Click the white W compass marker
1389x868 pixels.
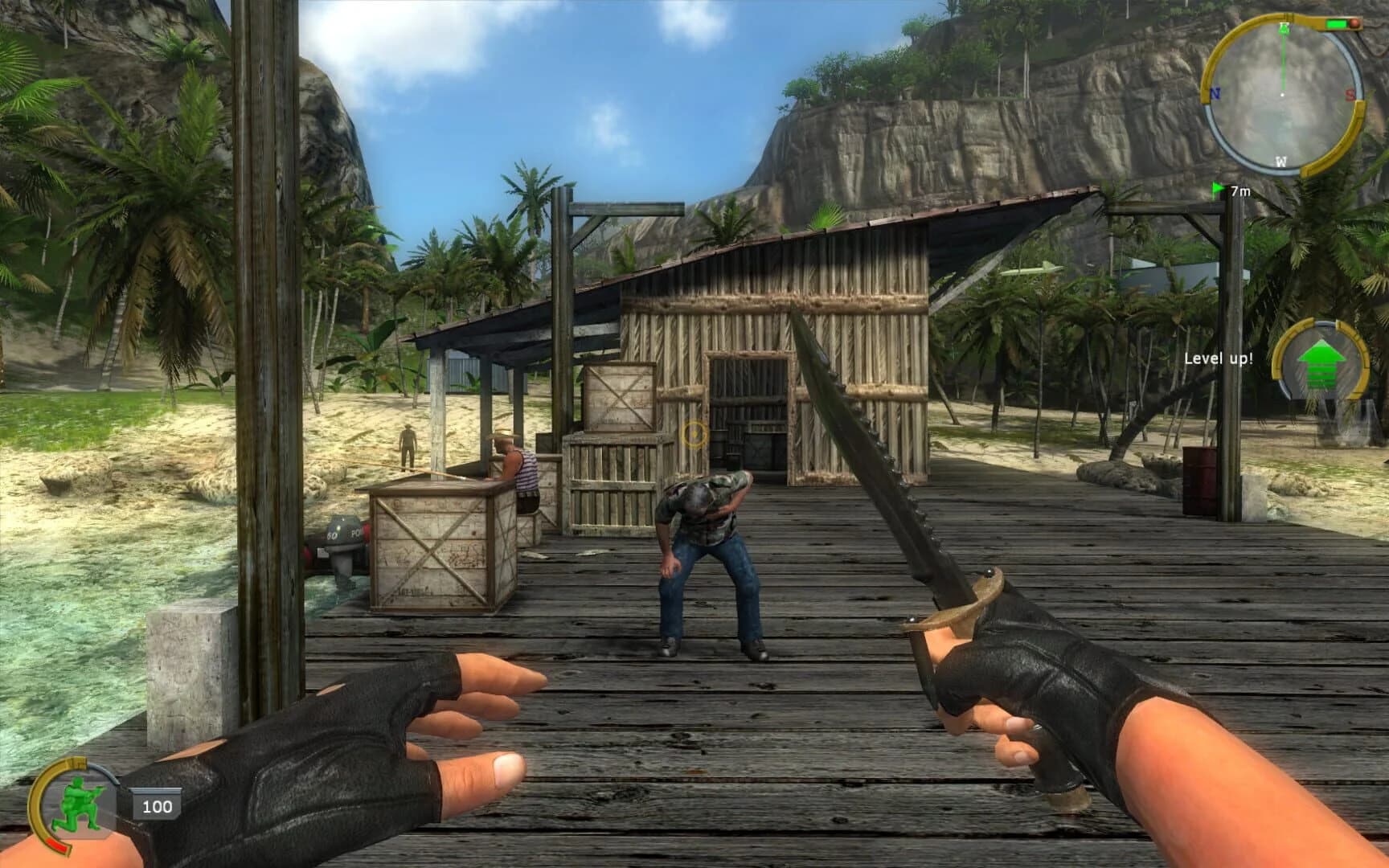coord(1280,161)
